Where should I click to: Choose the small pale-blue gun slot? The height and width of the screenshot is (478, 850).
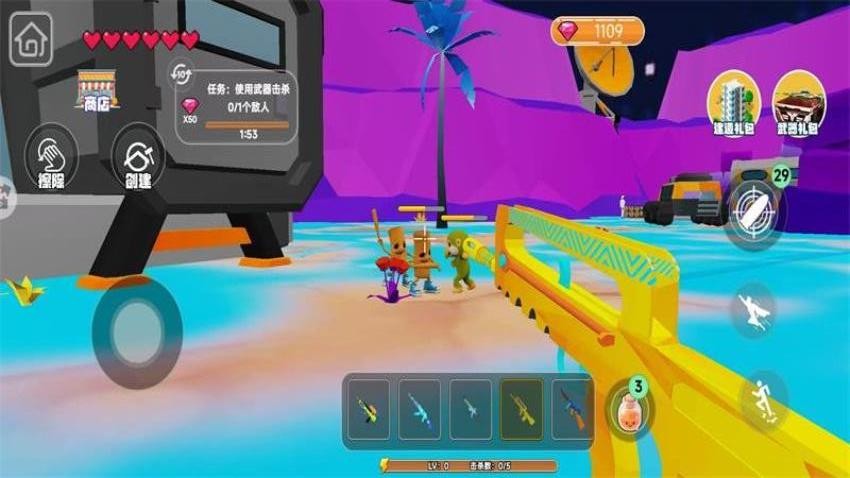471,409
